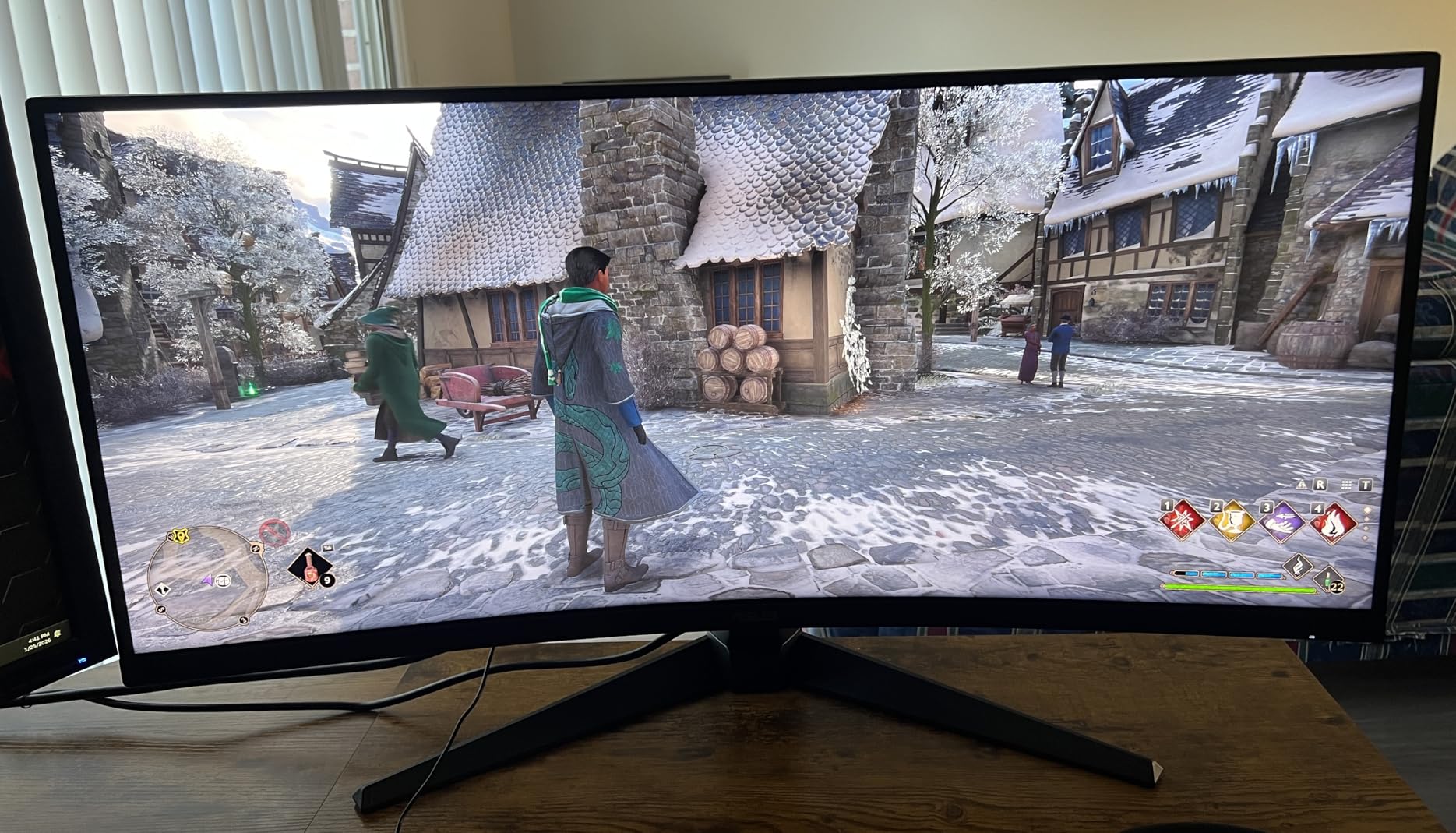The height and width of the screenshot is (833, 1456).
Task: Click the warning triangle status icon
Action: click(x=1302, y=485)
